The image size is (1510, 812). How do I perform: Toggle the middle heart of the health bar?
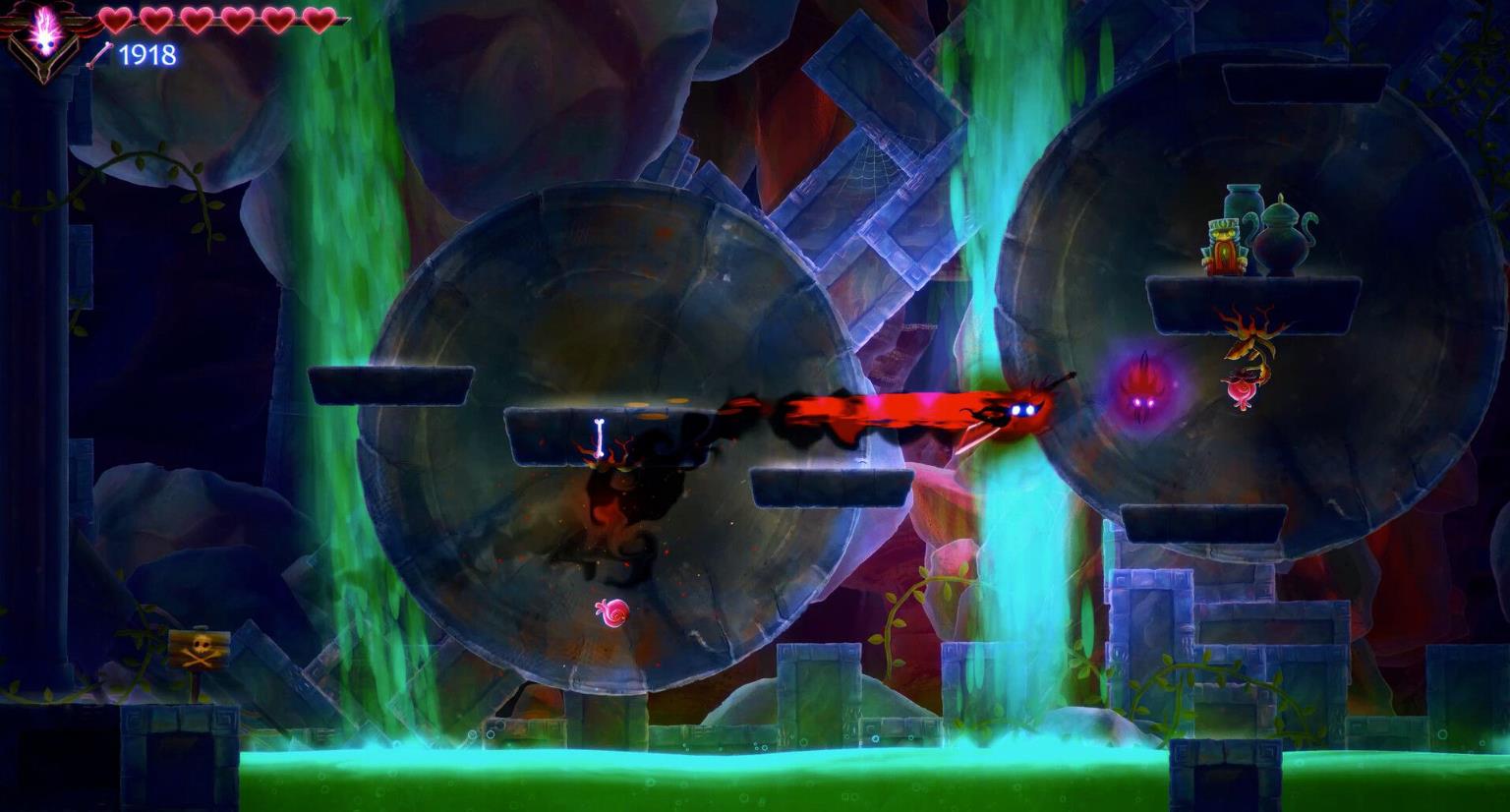coord(198,20)
